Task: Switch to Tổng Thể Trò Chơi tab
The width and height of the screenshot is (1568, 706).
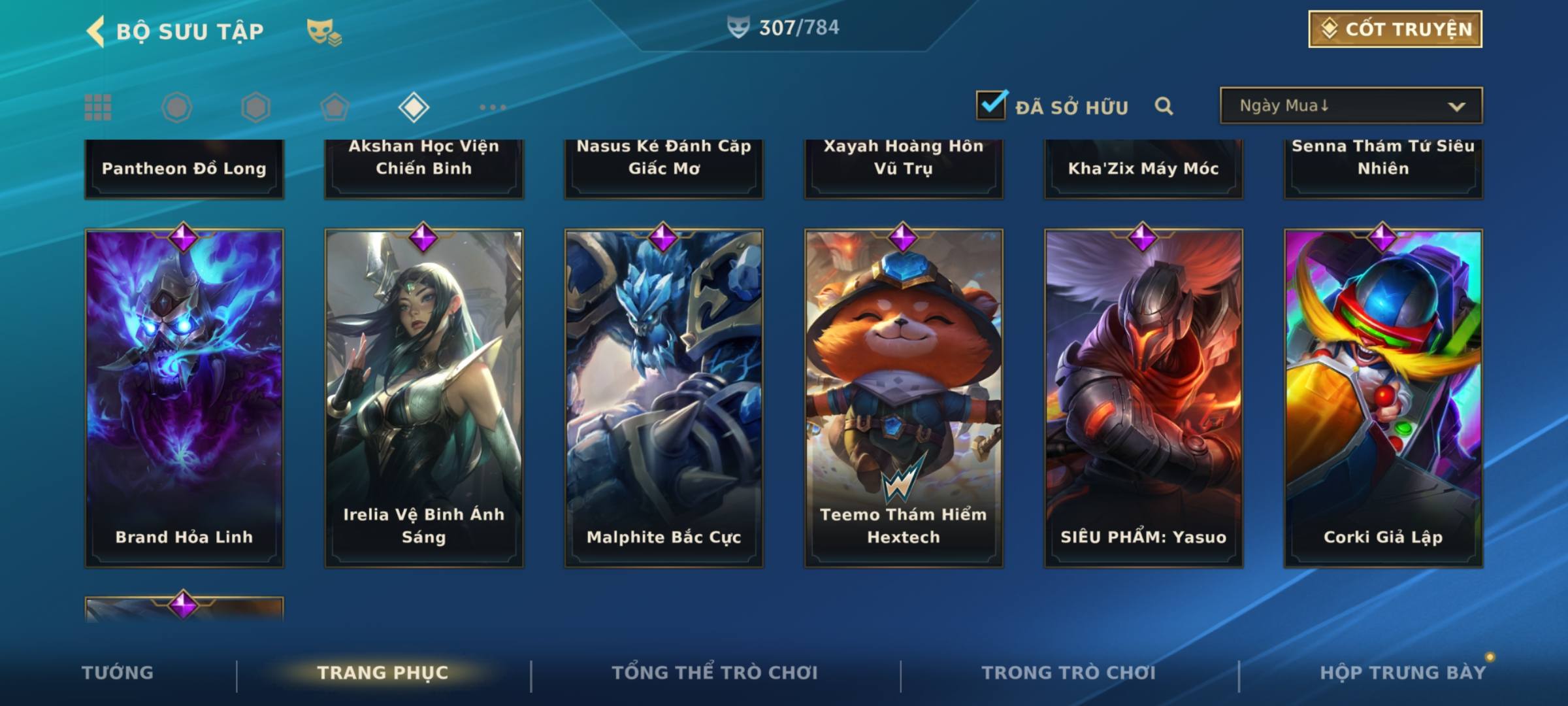Action: pyautogui.click(x=715, y=673)
